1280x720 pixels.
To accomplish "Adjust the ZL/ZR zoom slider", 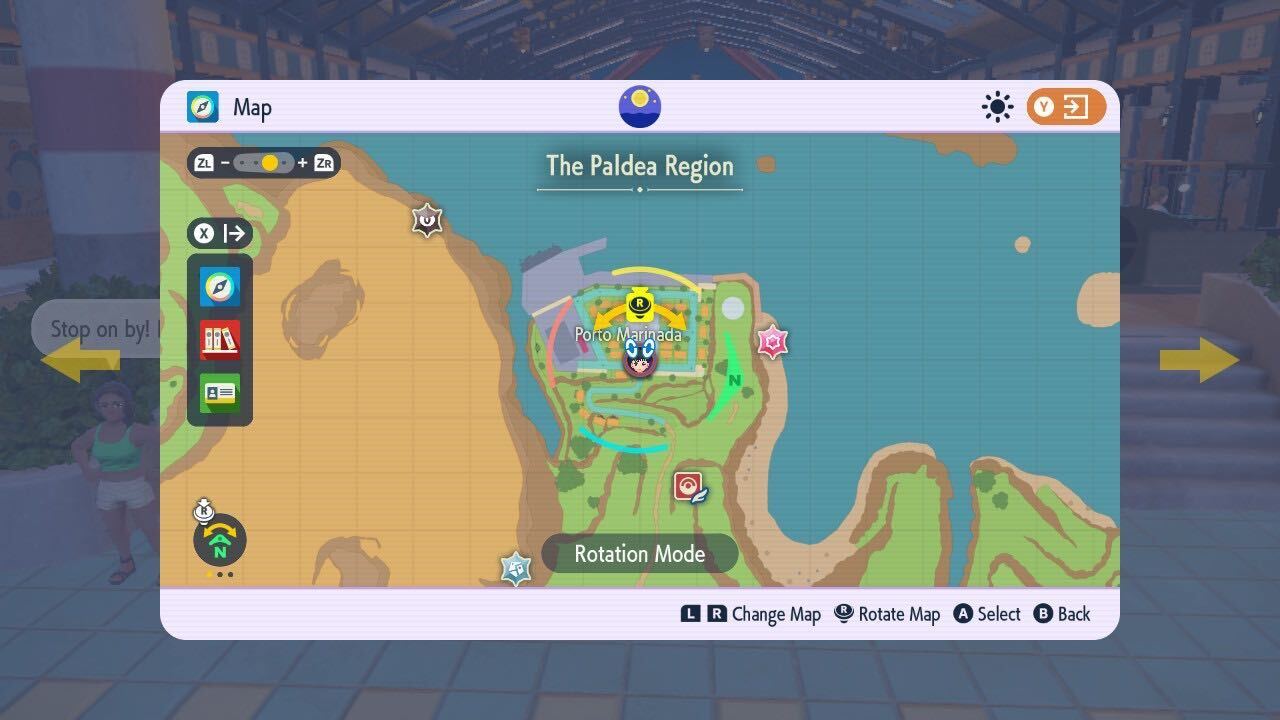I will click(x=265, y=163).
